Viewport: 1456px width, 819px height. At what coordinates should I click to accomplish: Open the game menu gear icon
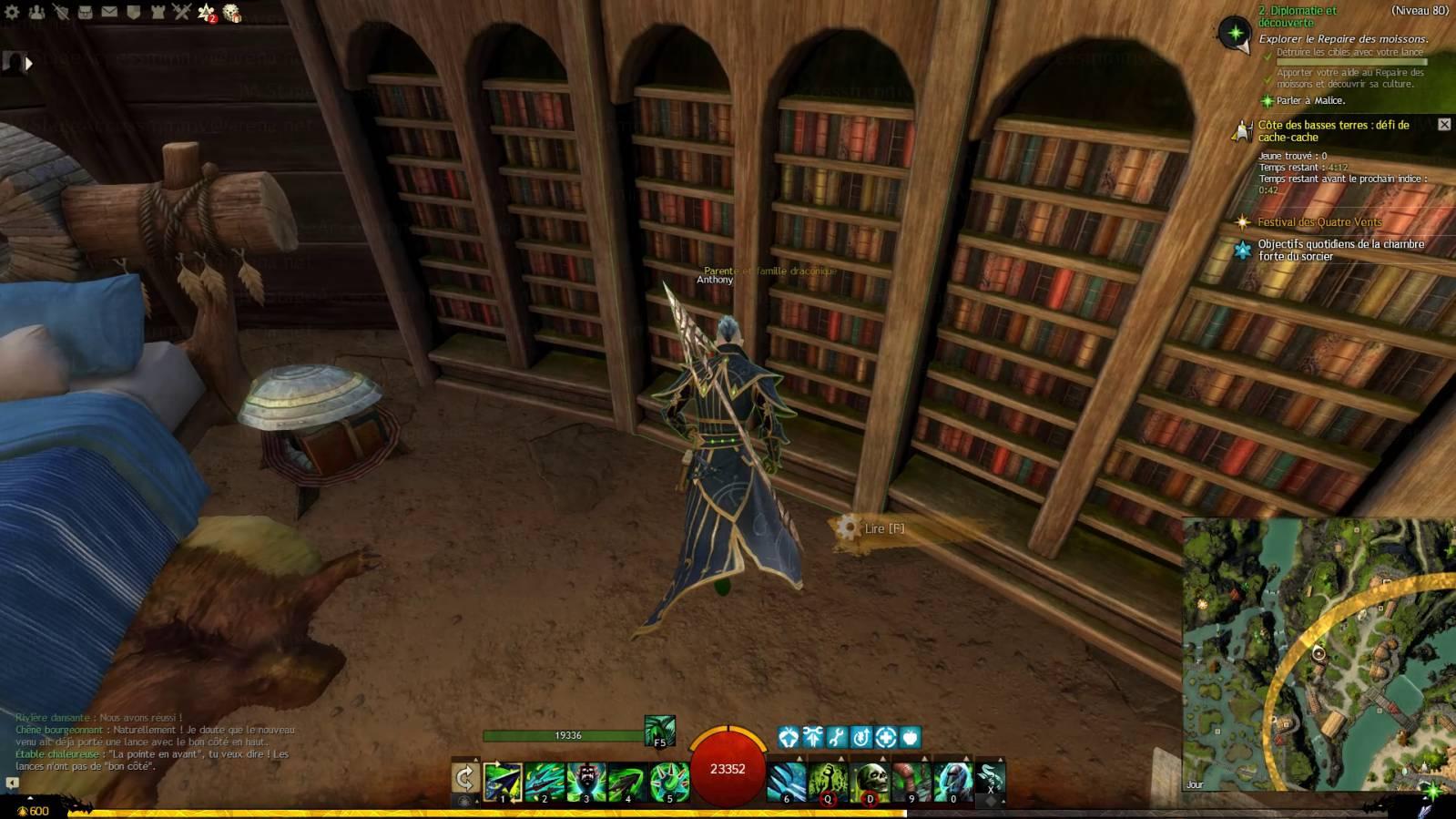coord(12,12)
